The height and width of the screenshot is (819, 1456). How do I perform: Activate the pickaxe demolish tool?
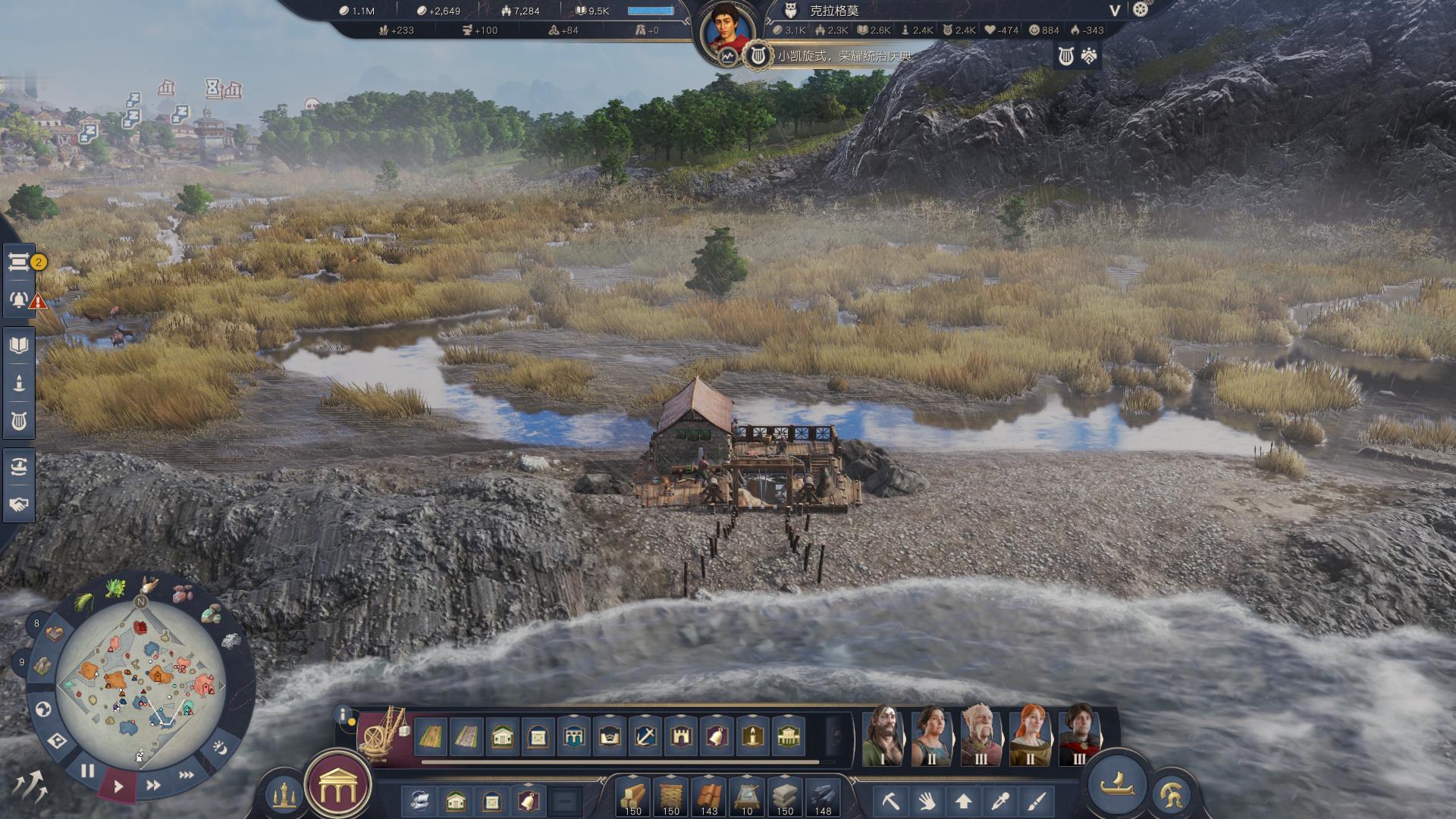(890, 801)
